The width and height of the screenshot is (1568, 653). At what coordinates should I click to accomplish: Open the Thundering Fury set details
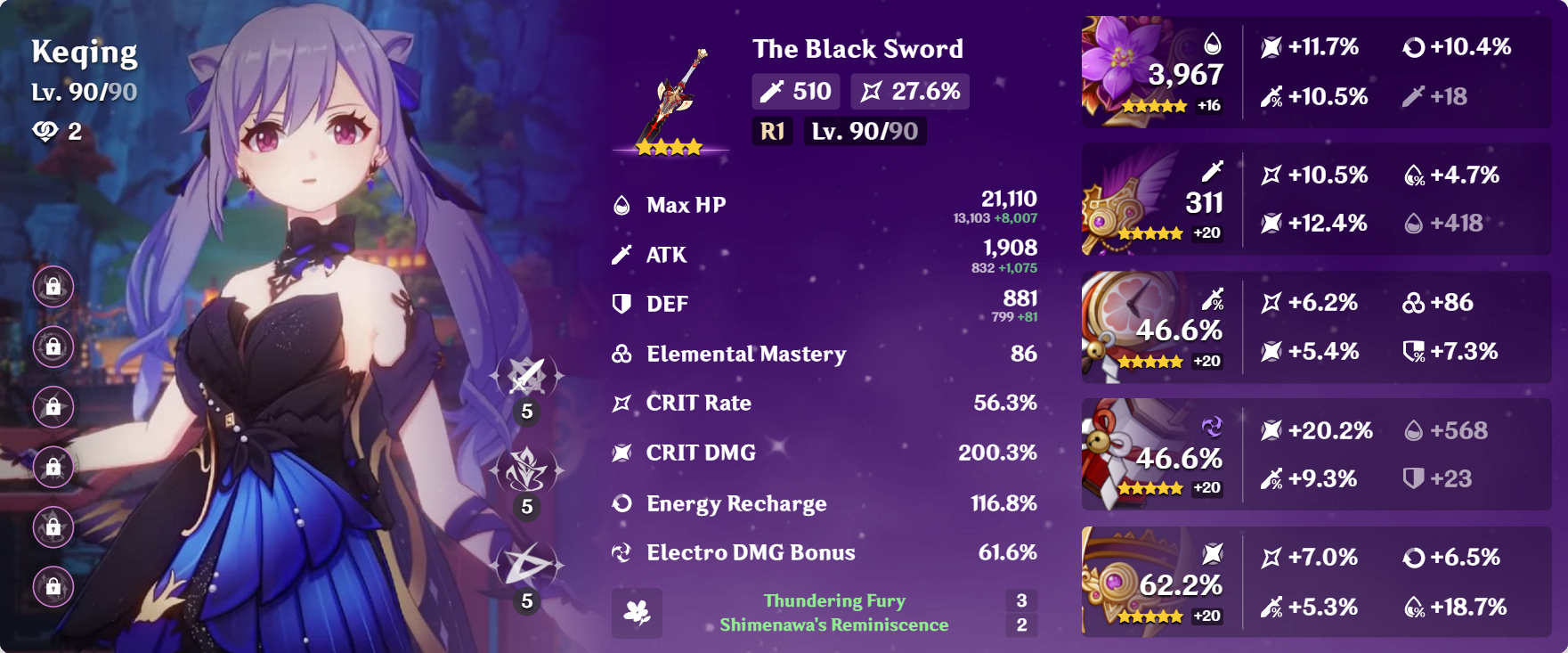[833, 600]
